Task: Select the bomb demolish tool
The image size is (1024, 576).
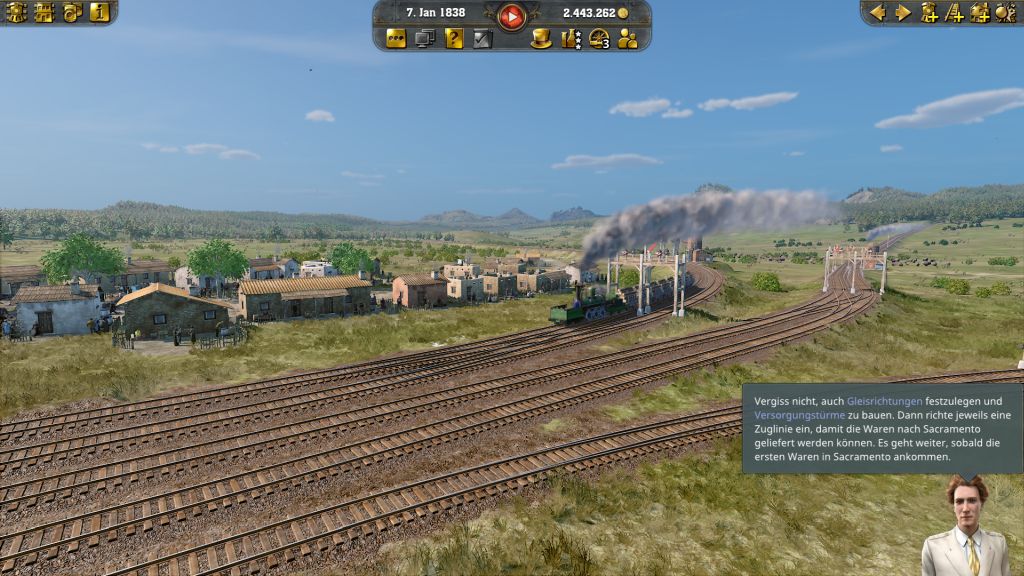Action: 1004,12
